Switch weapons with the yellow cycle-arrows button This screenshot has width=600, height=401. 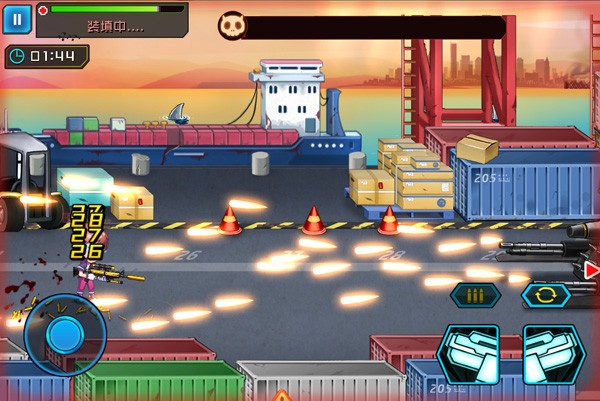coord(546,295)
